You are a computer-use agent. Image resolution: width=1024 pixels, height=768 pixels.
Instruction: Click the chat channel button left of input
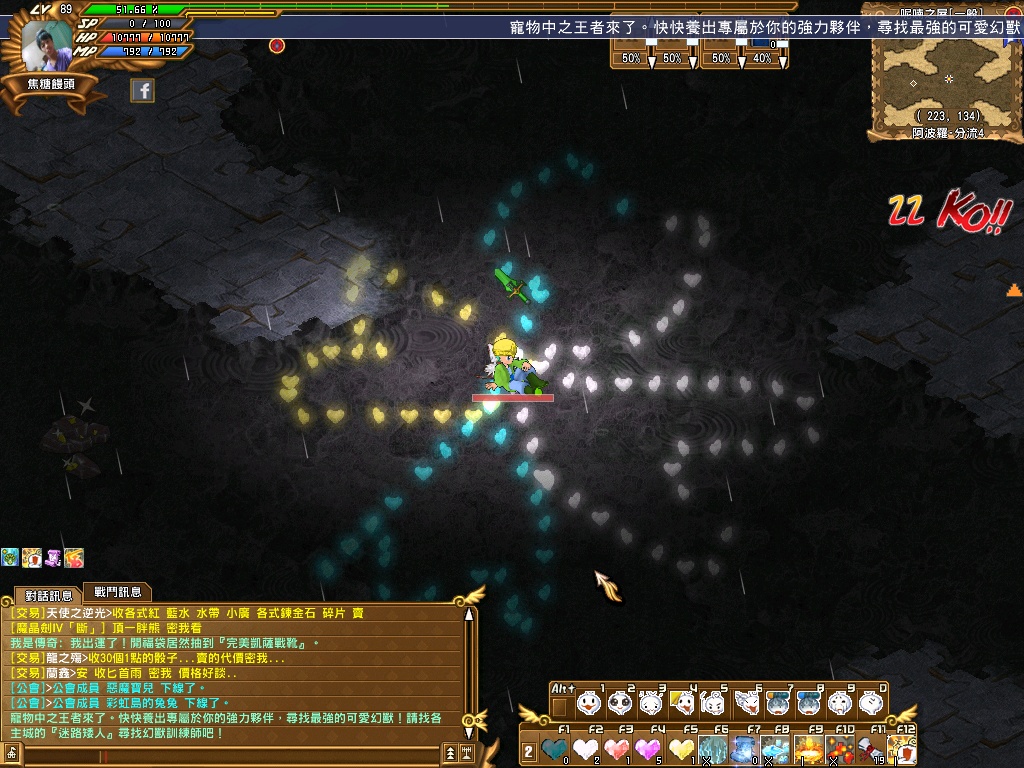(x=13, y=753)
